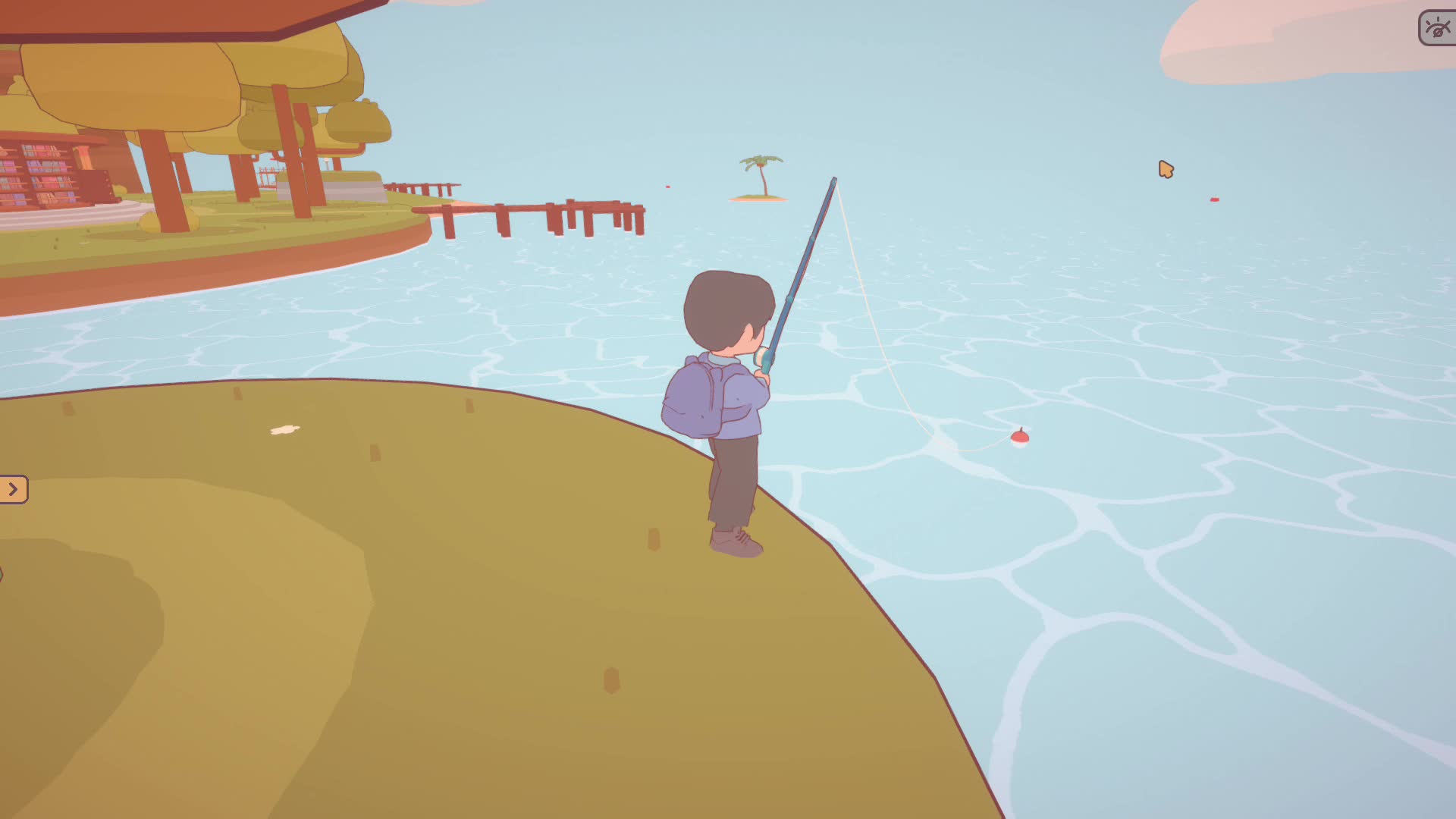Click the red float near the dock
Image resolution: width=1456 pixels, height=819 pixels.
point(667,186)
